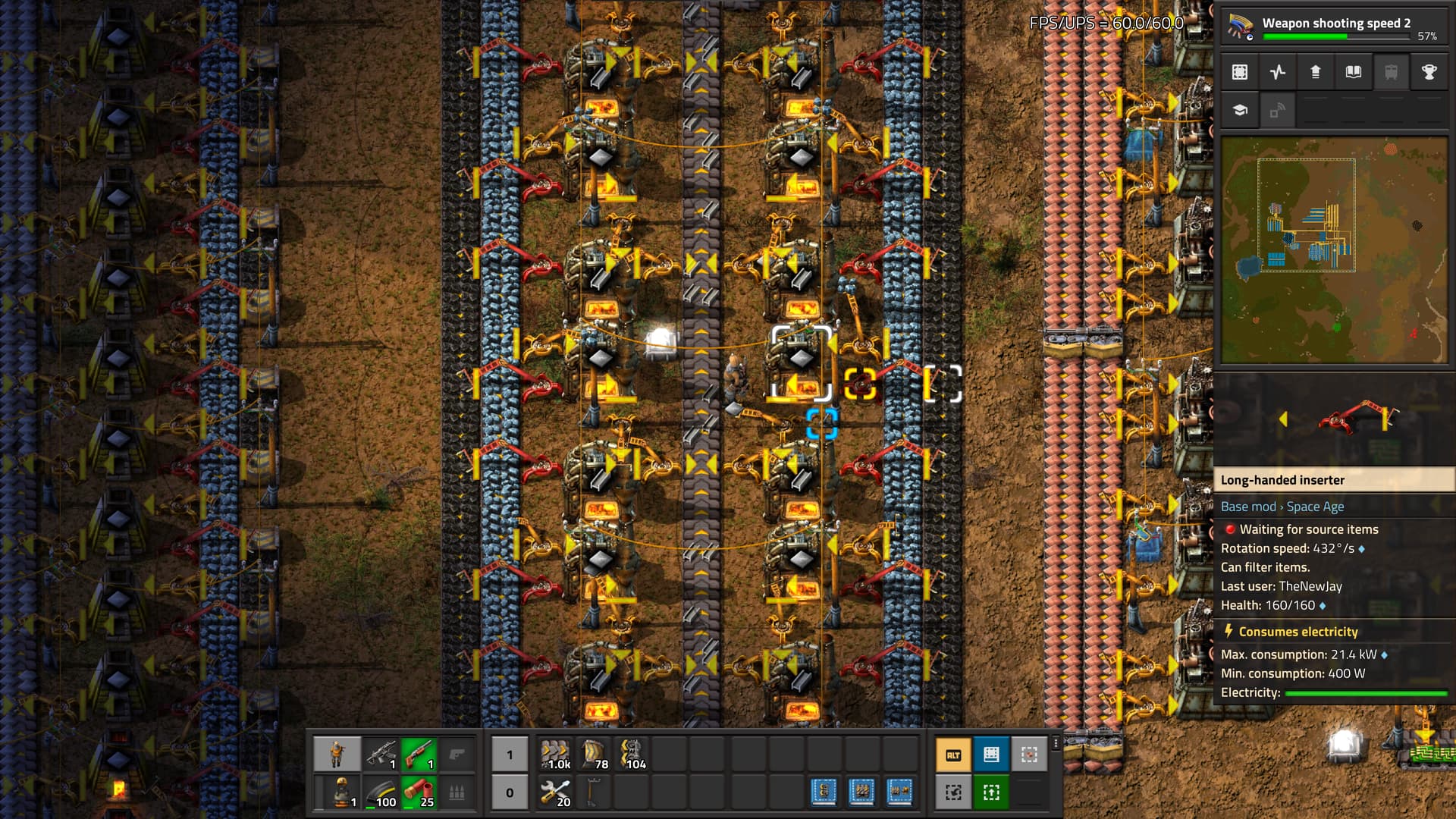
Task: Open the graduation cap tips button
Action: click(x=1240, y=110)
